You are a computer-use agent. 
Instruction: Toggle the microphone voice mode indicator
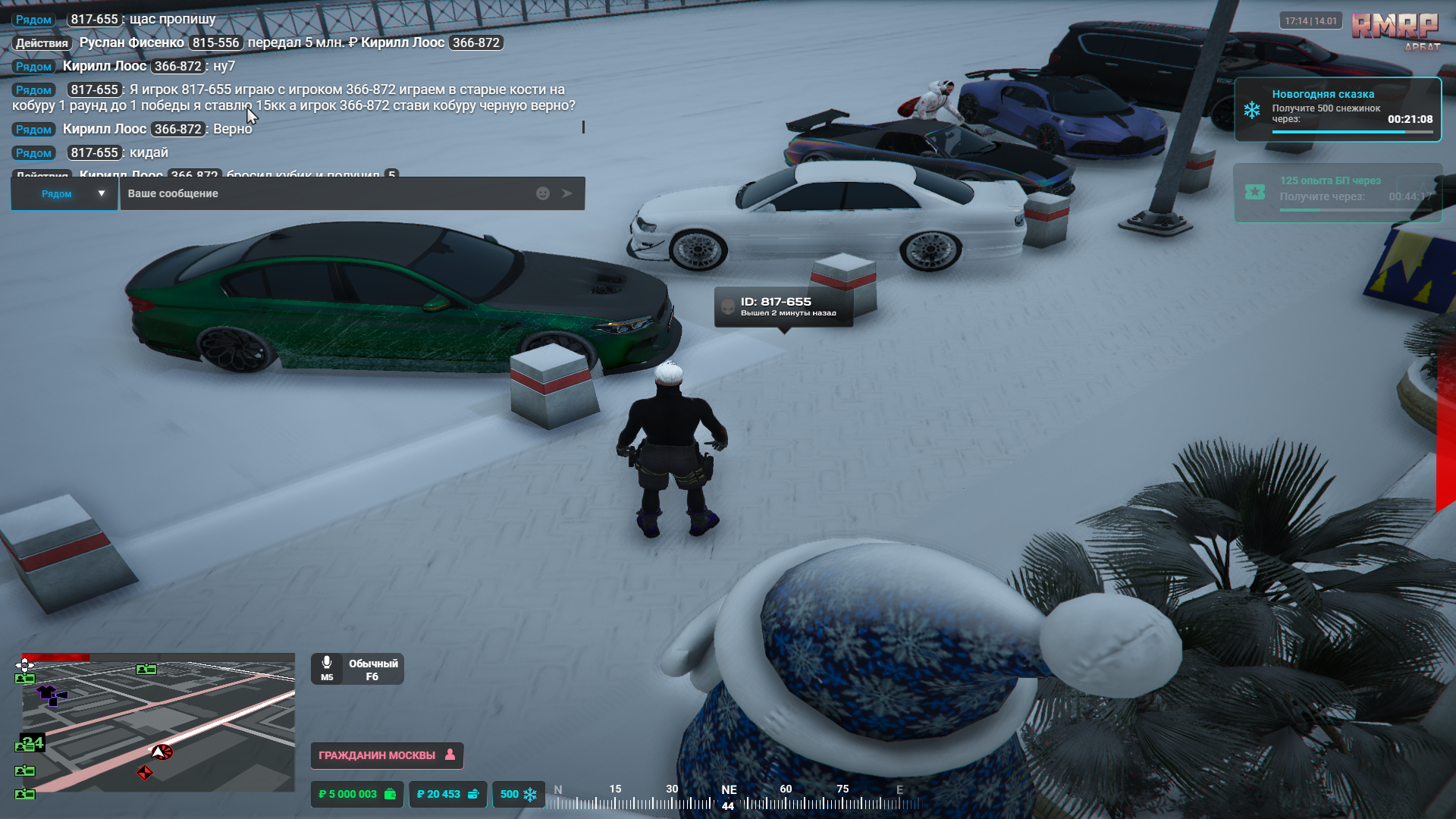(357, 670)
